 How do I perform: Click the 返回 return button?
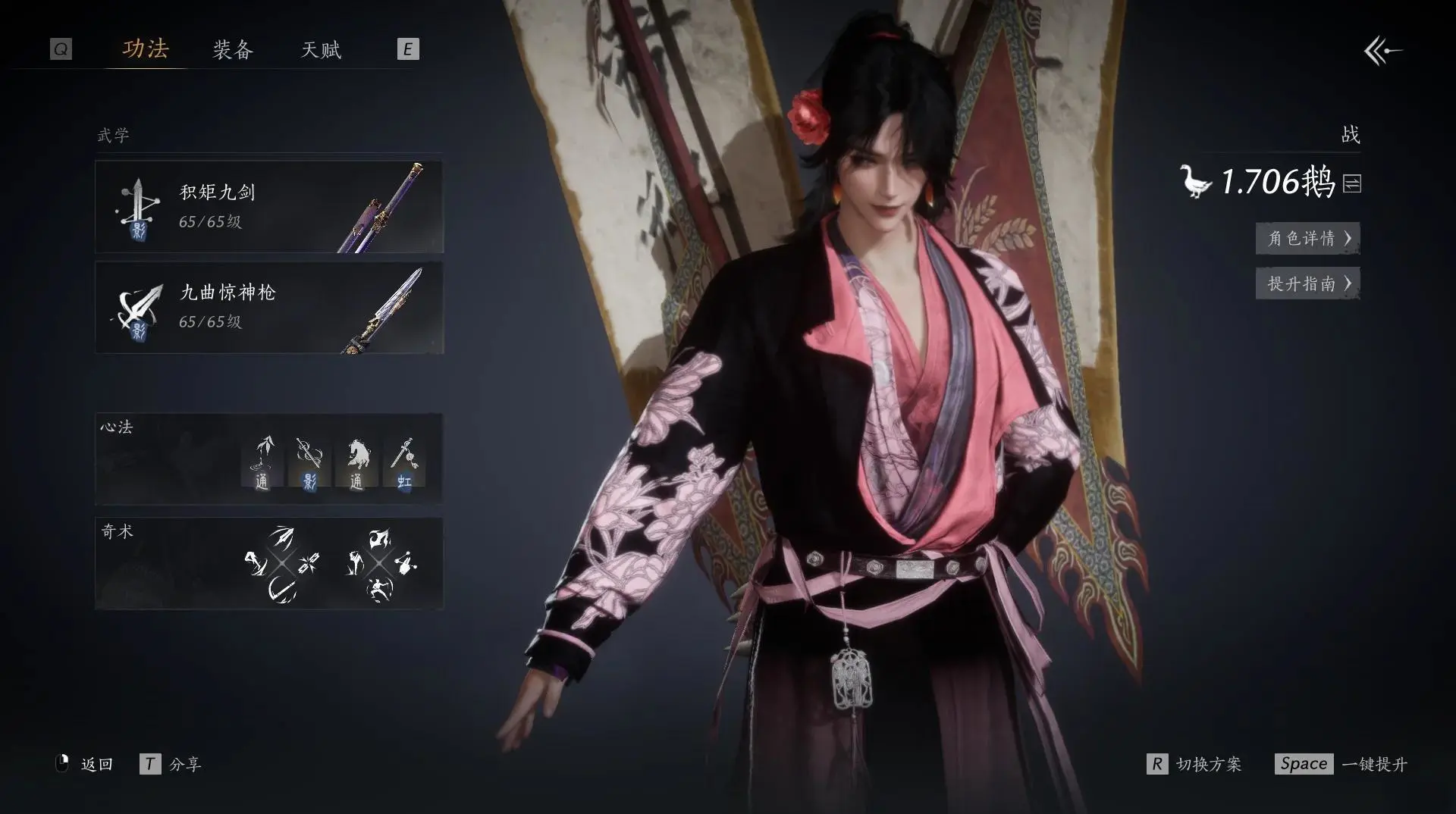tap(86, 764)
